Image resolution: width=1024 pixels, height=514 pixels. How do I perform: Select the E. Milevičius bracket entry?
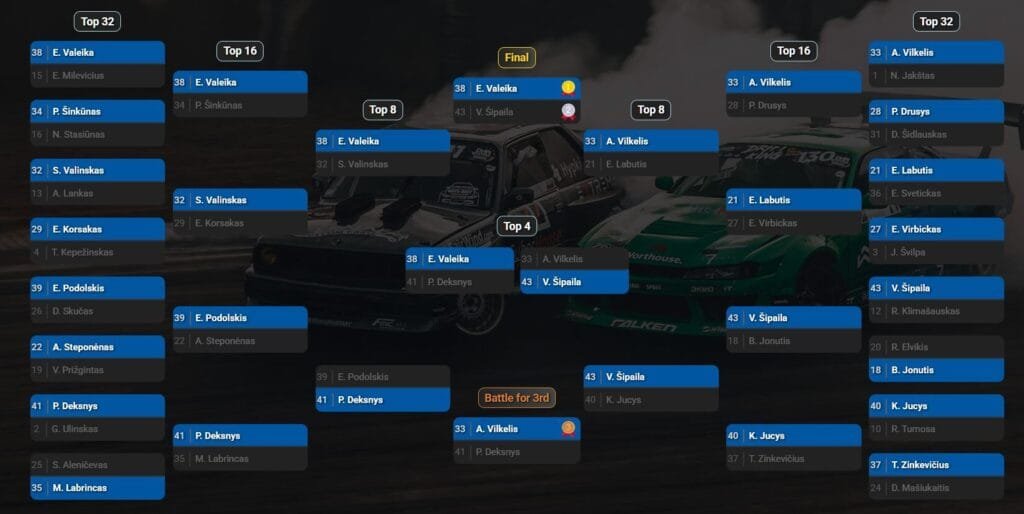[x=97, y=76]
